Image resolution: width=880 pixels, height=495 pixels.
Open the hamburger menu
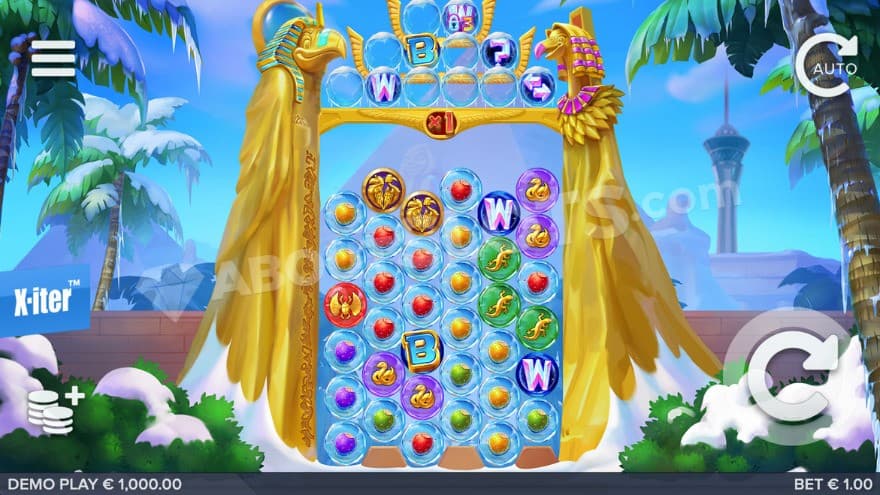(53, 58)
